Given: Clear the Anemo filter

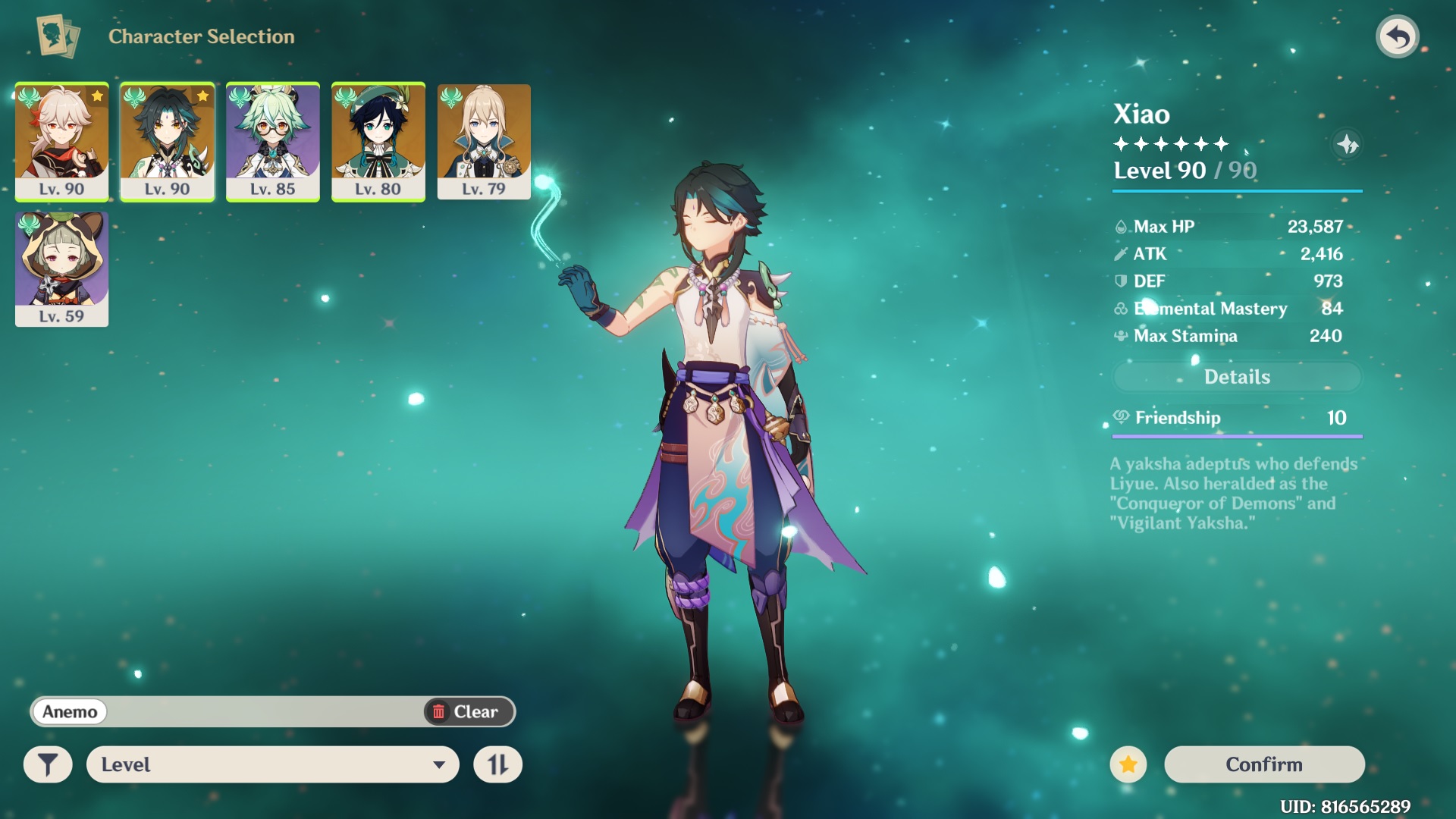Looking at the screenshot, I should click(x=466, y=711).
